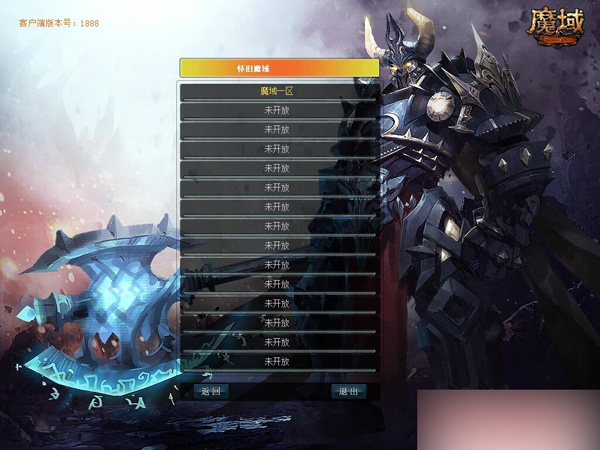Choose the 怀旧魔域 server group header
Image resolution: width=600 pixels, height=450 pixels.
pyautogui.click(x=279, y=68)
